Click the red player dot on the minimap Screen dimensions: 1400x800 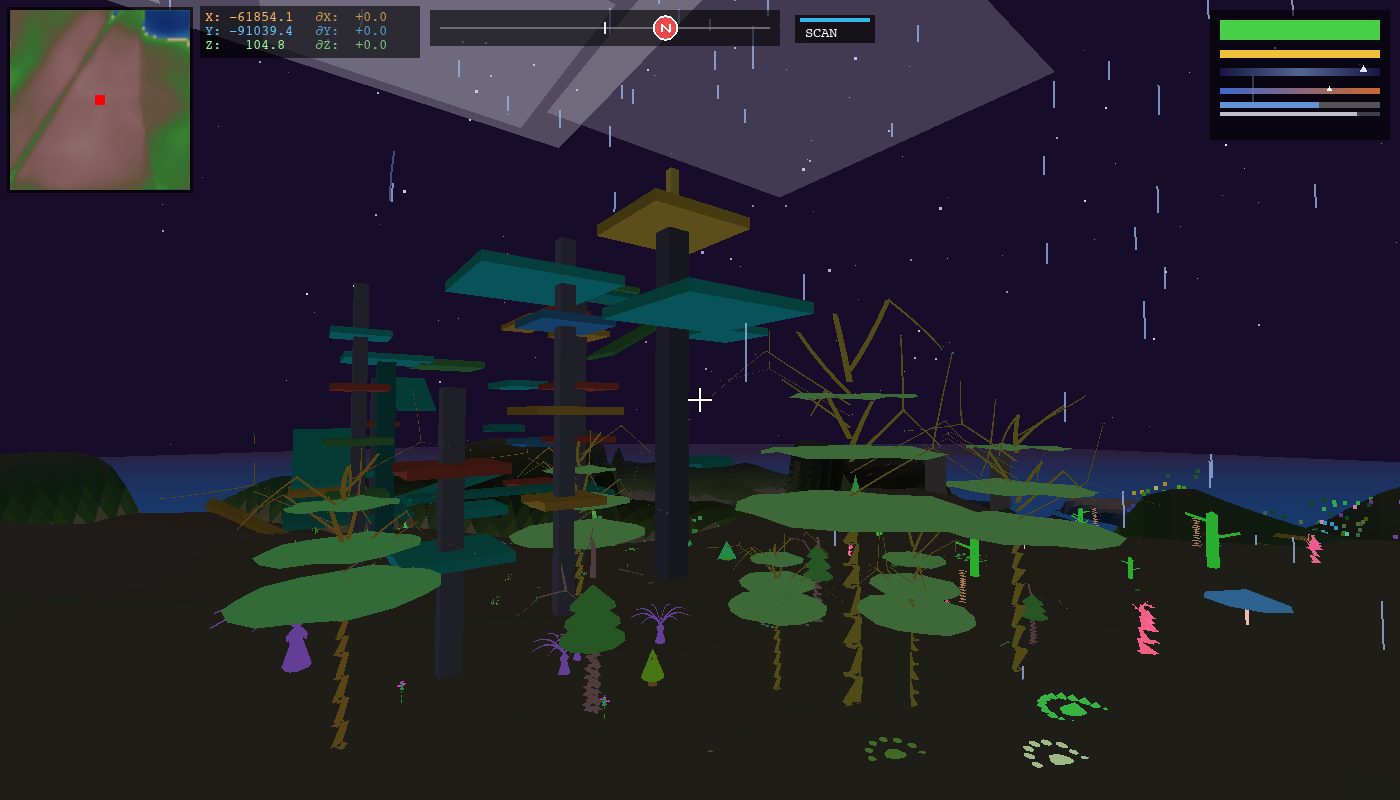pyautogui.click(x=99, y=99)
